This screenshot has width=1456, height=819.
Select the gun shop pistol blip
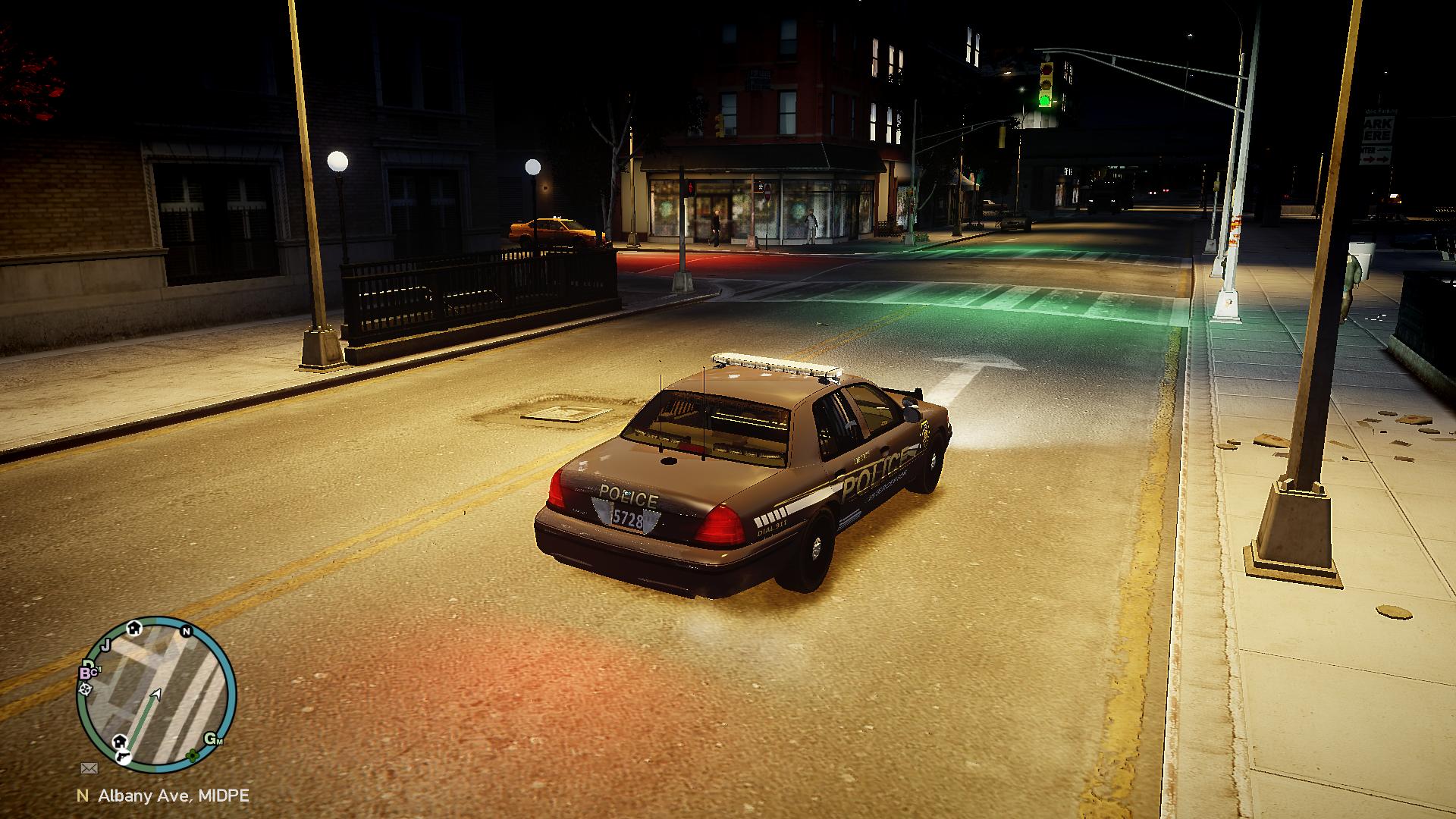[123, 756]
